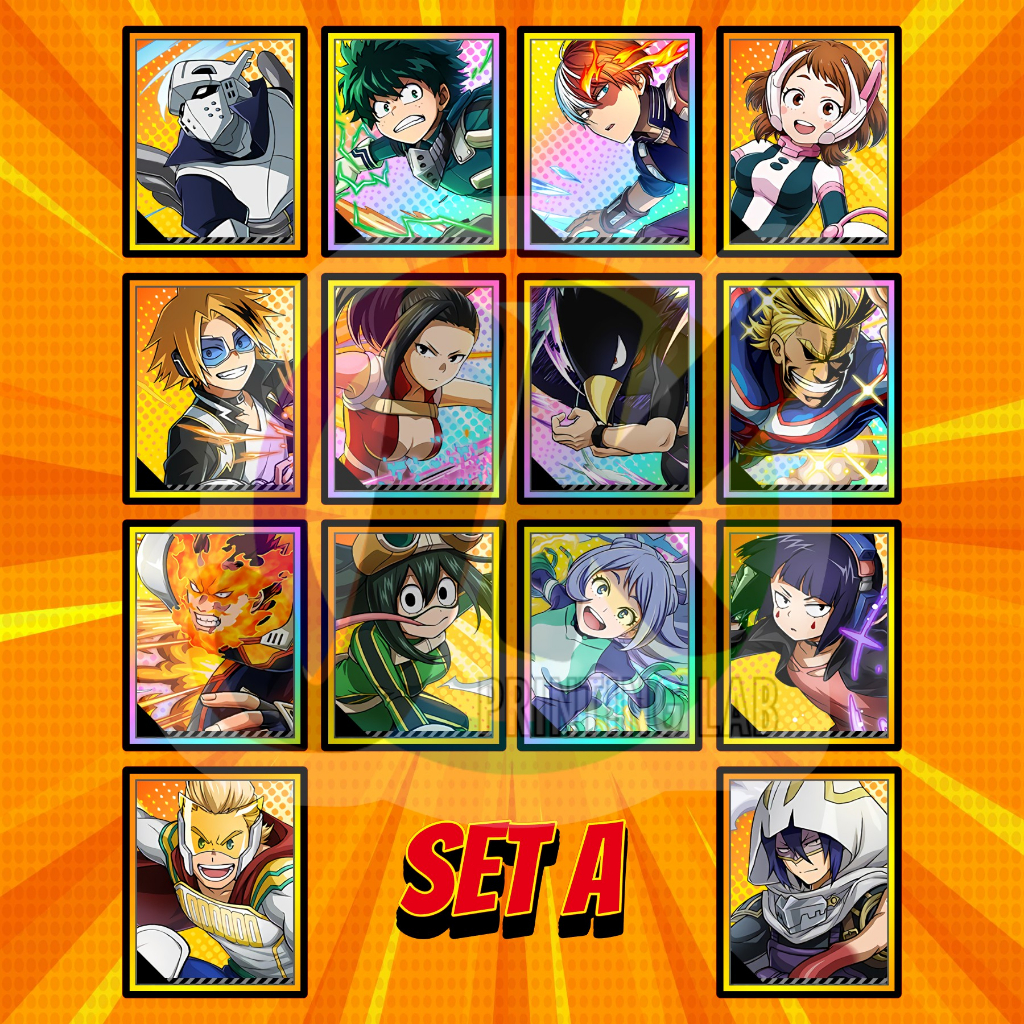
Task: Choose the green-haired boy with lightning card
Action: coord(413,141)
